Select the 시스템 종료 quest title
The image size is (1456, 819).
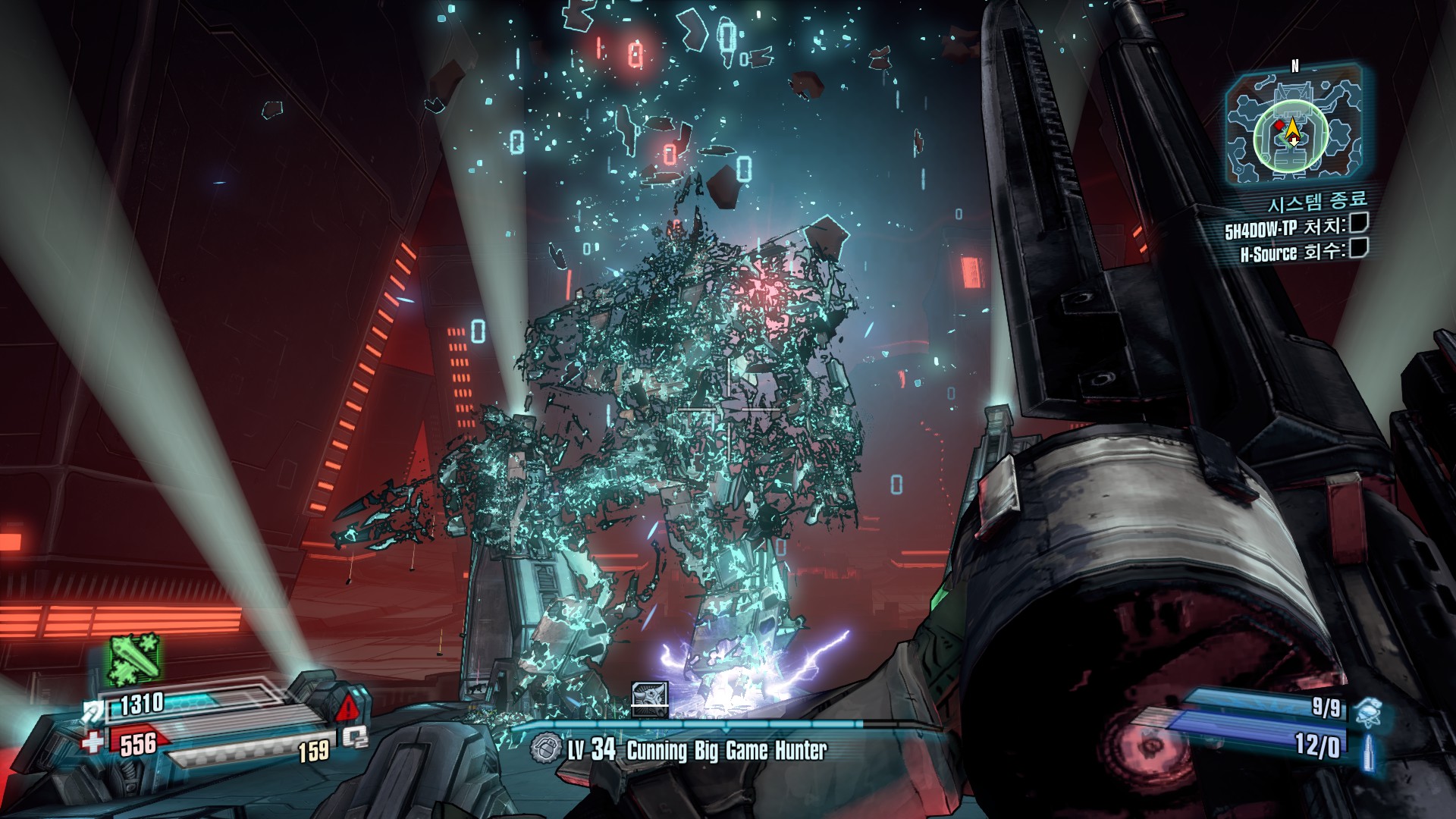pyautogui.click(x=1317, y=202)
